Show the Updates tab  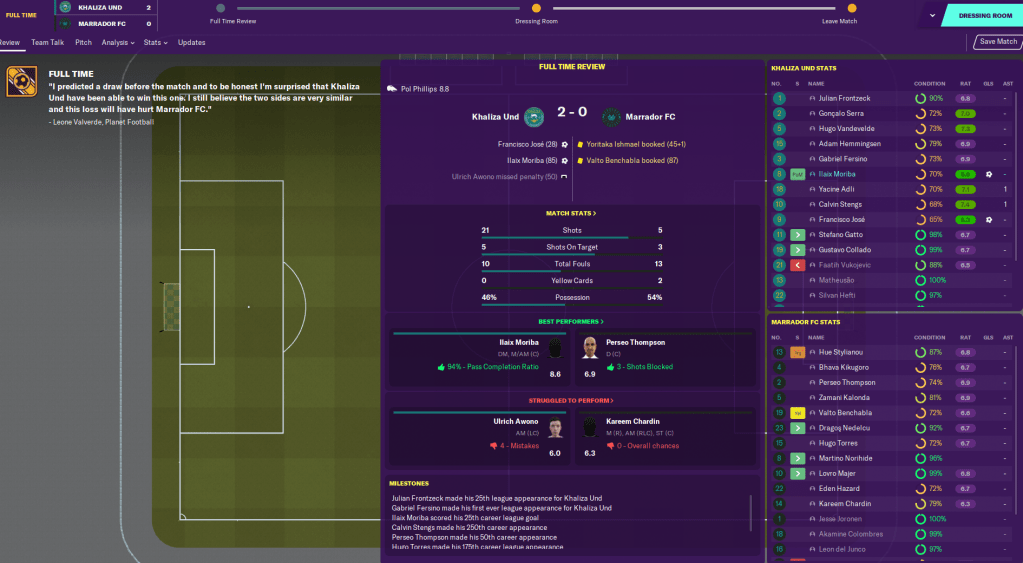point(191,43)
